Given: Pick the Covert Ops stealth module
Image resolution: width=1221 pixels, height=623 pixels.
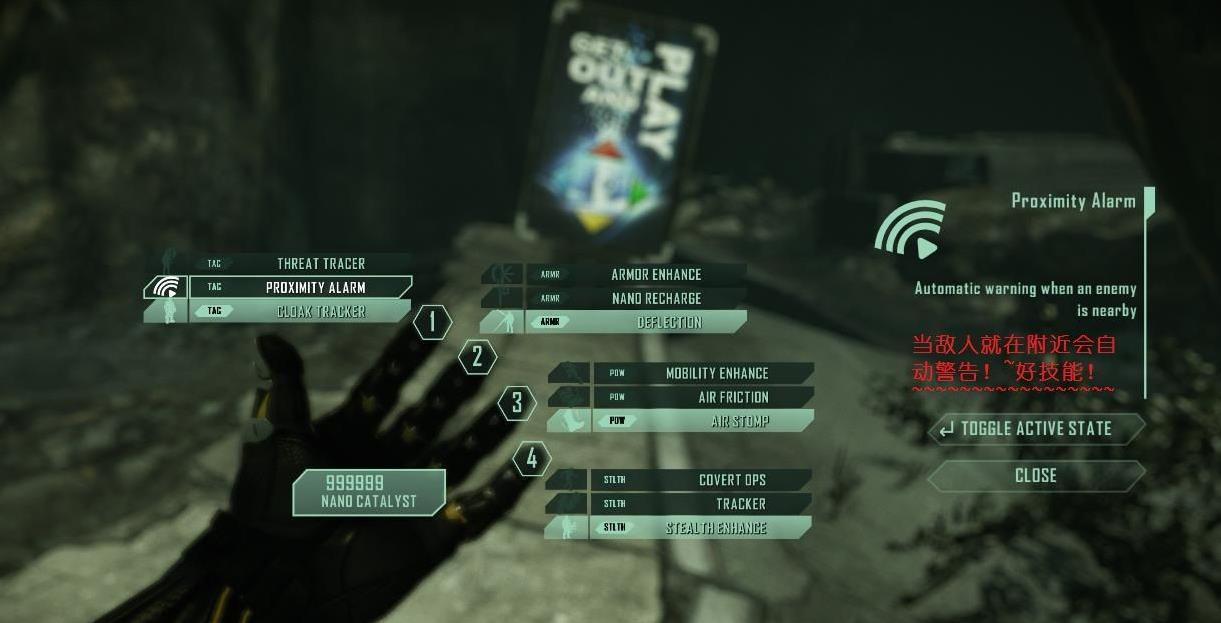Looking at the screenshot, I should [x=731, y=481].
